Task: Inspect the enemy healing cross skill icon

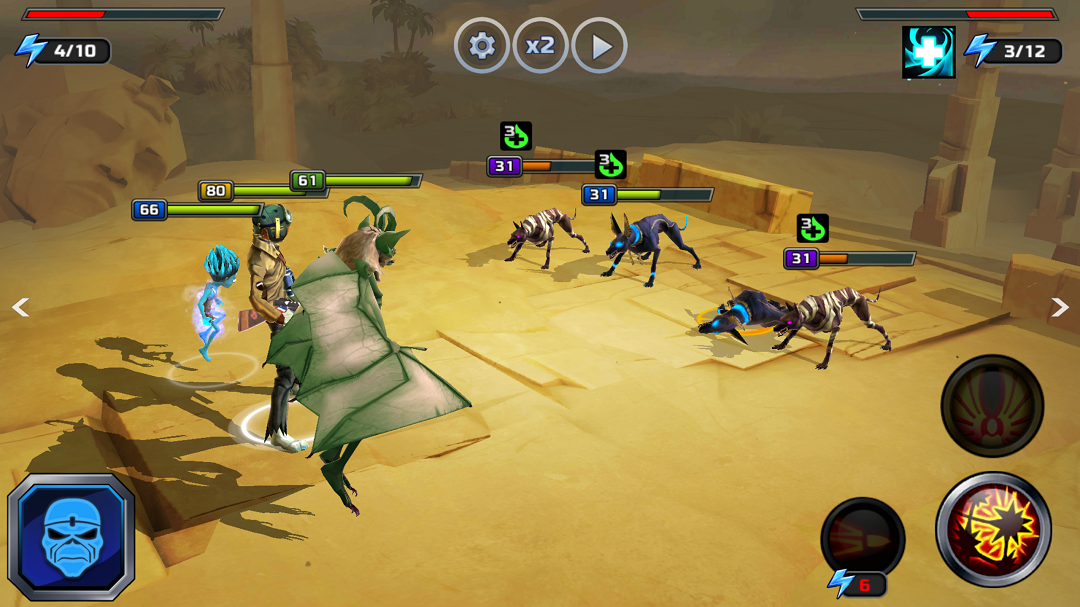Action: [x=928, y=52]
